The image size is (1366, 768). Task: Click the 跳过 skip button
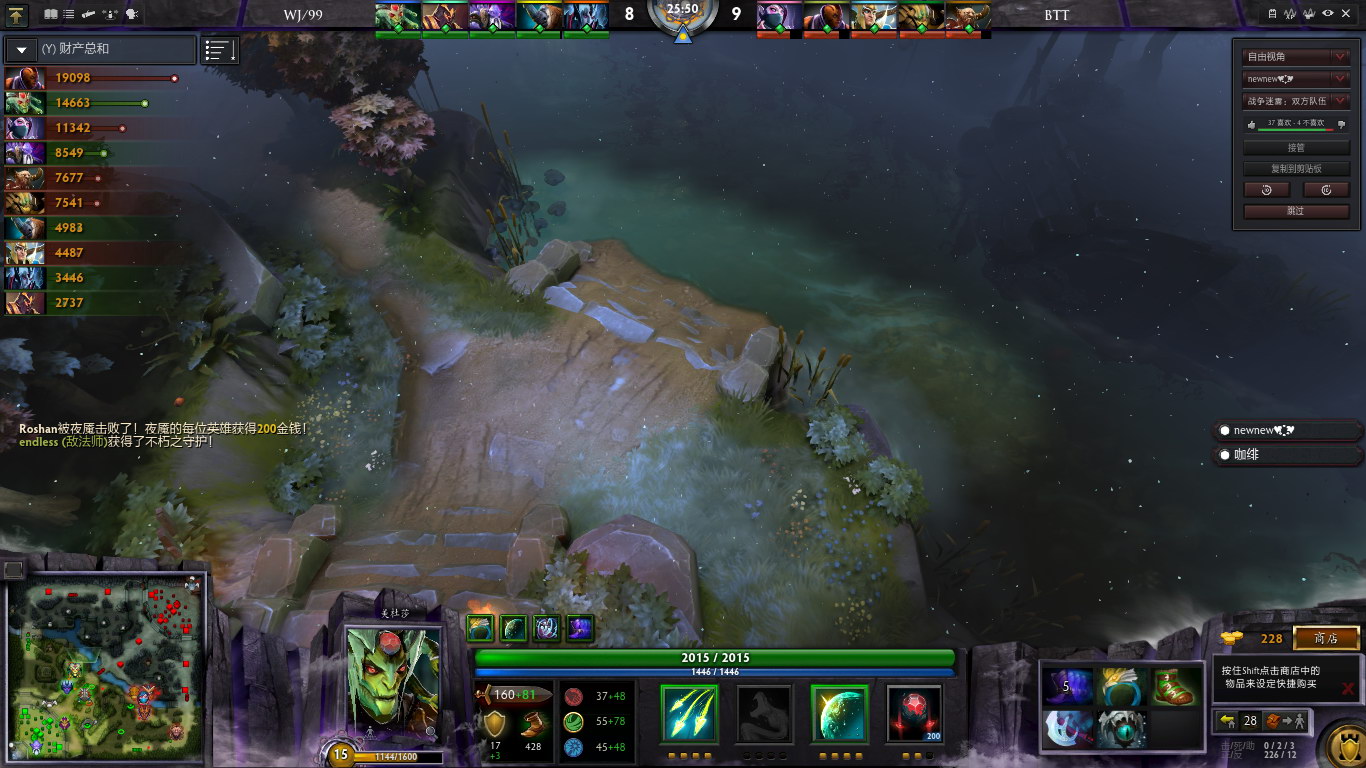click(x=1296, y=211)
